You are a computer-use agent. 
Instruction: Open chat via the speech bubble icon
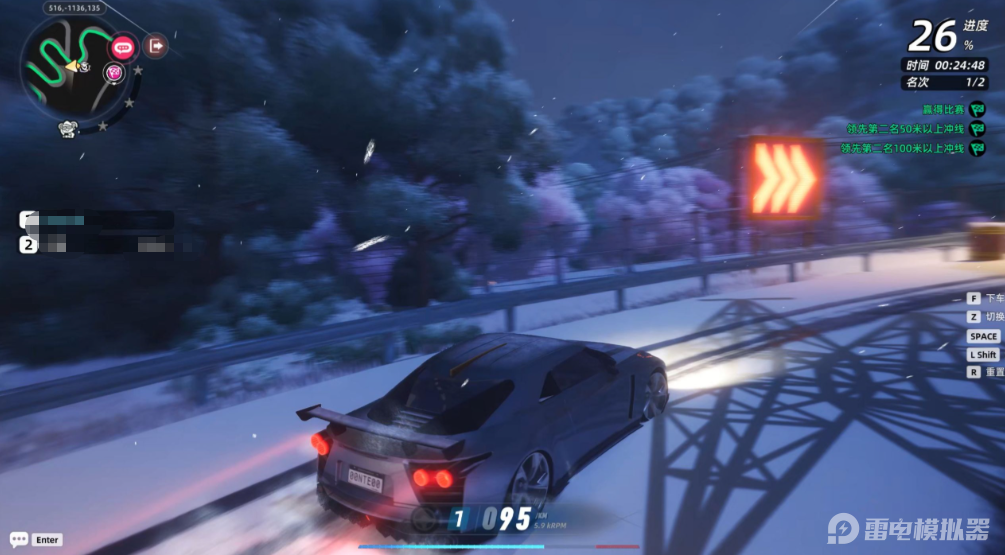pyautogui.click(x=19, y=539)
